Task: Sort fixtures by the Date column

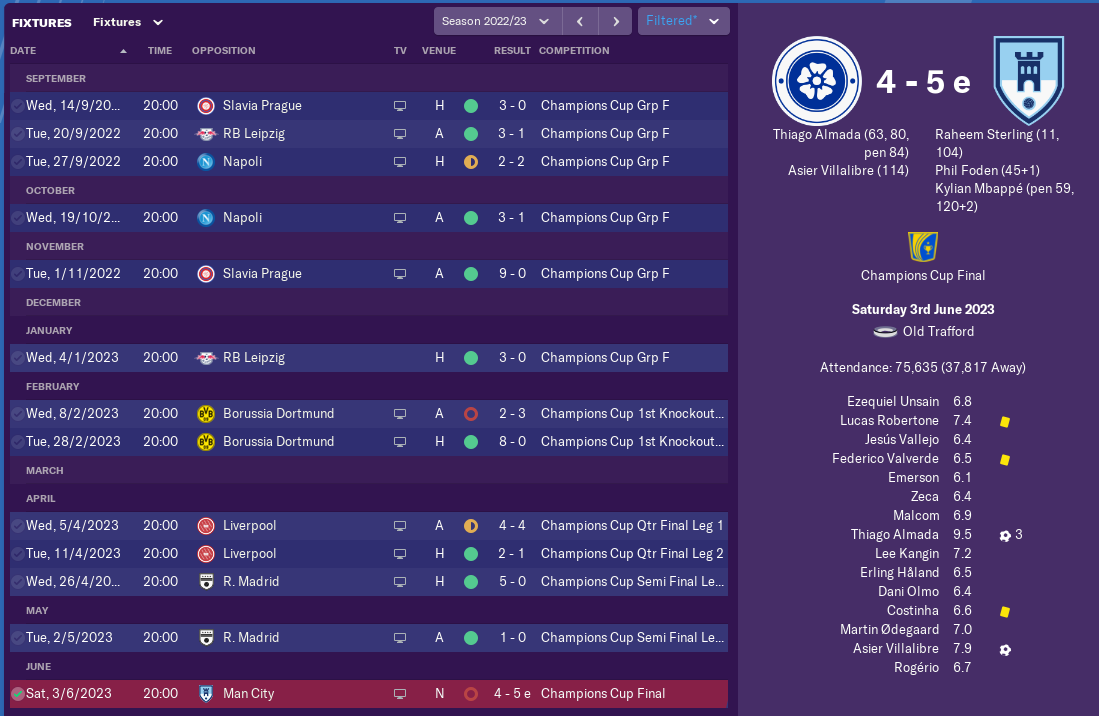Action: pos(24,50)
